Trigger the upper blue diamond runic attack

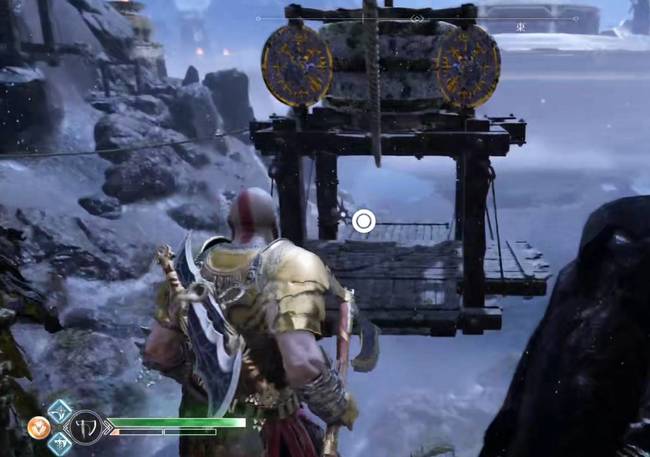click(x=60, y=411)
